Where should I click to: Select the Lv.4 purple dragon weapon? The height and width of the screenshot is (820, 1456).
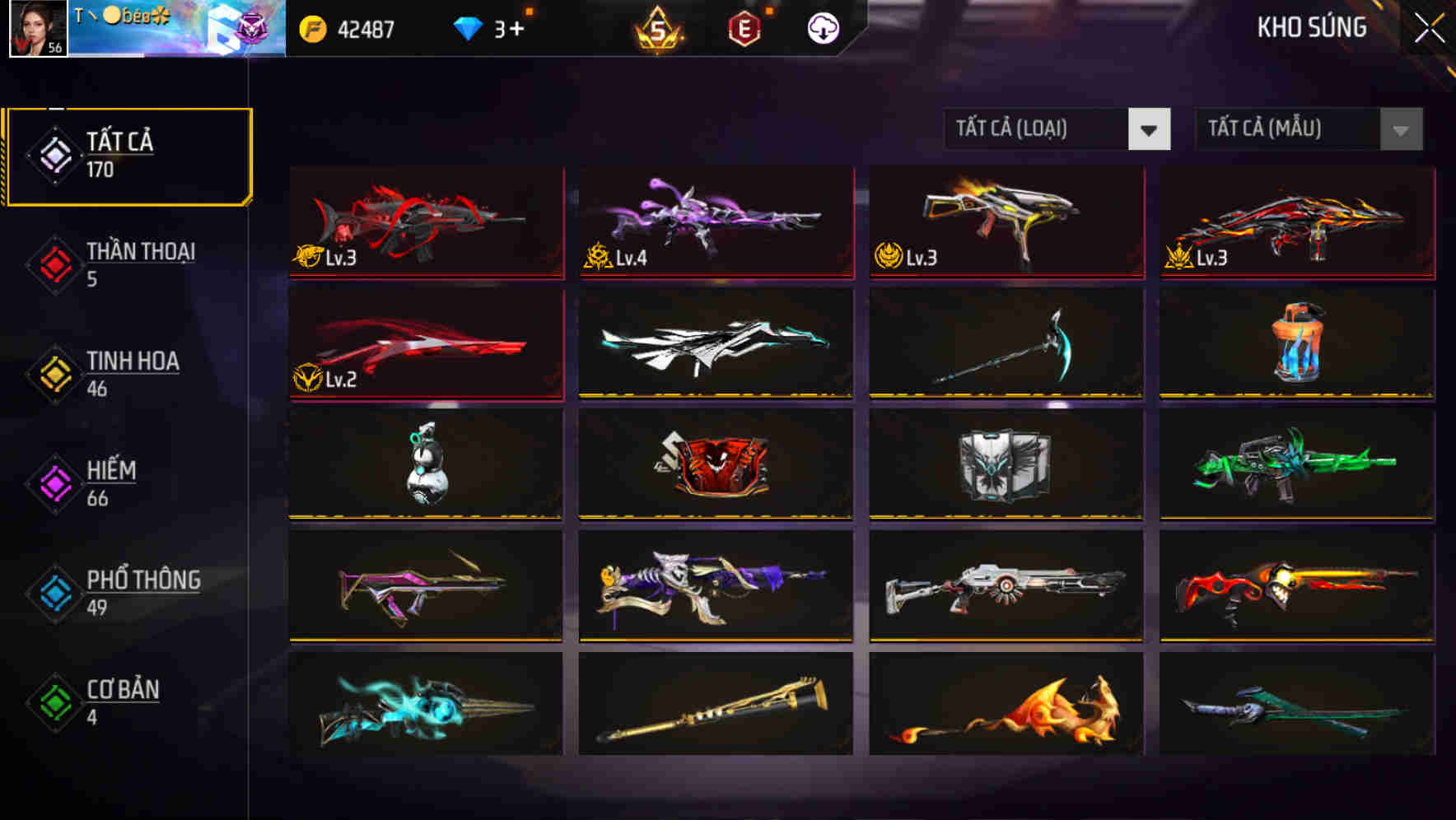[715, 222]
